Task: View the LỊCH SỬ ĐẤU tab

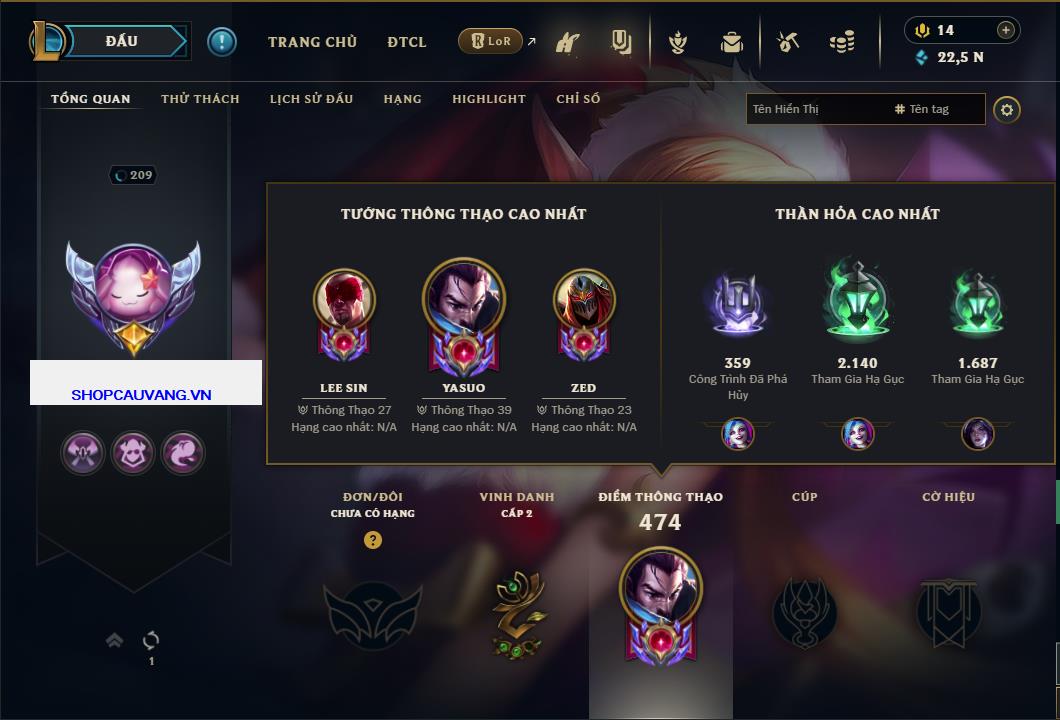Action: [311, 99]
